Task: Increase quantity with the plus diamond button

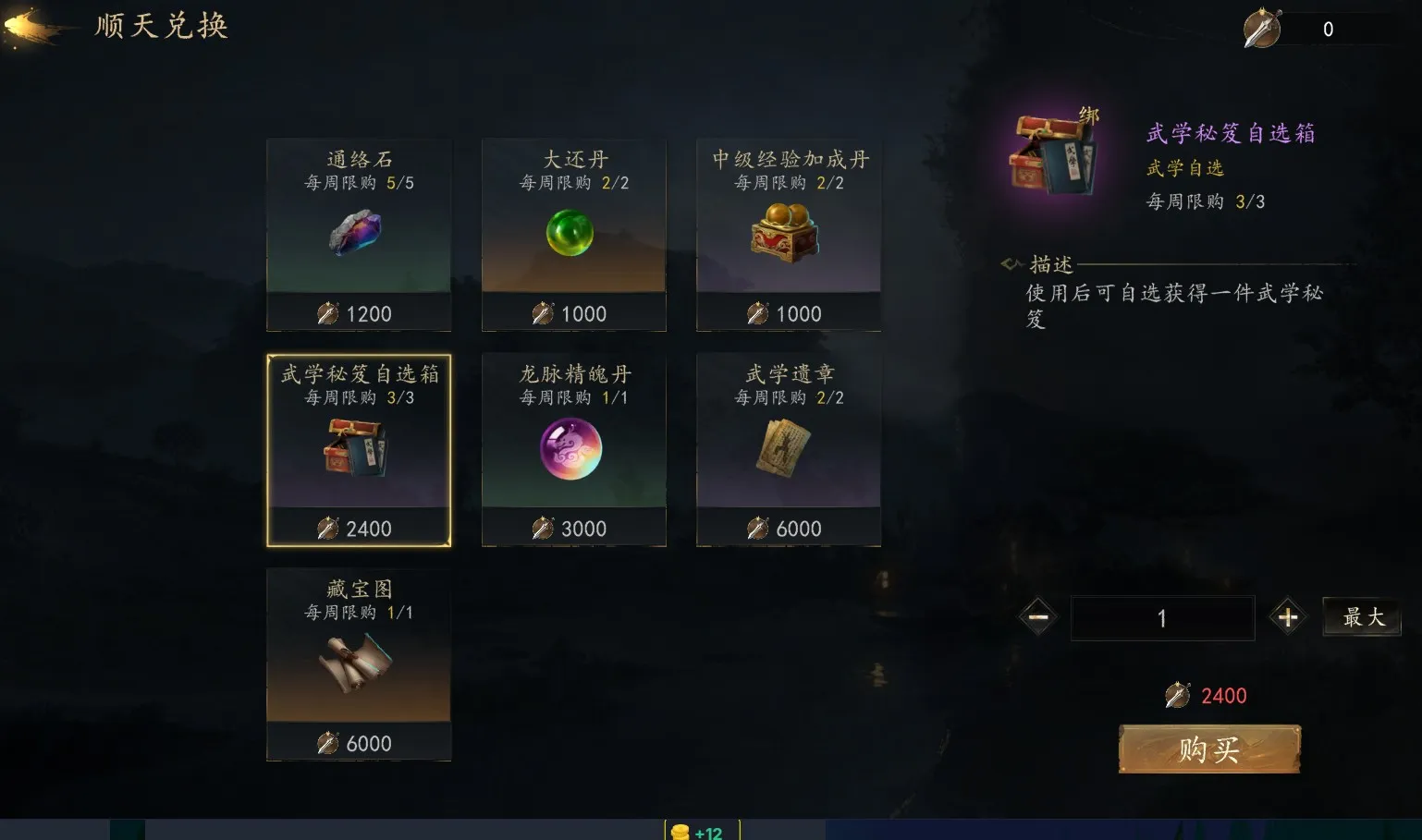Action: tap(1289, 617)
